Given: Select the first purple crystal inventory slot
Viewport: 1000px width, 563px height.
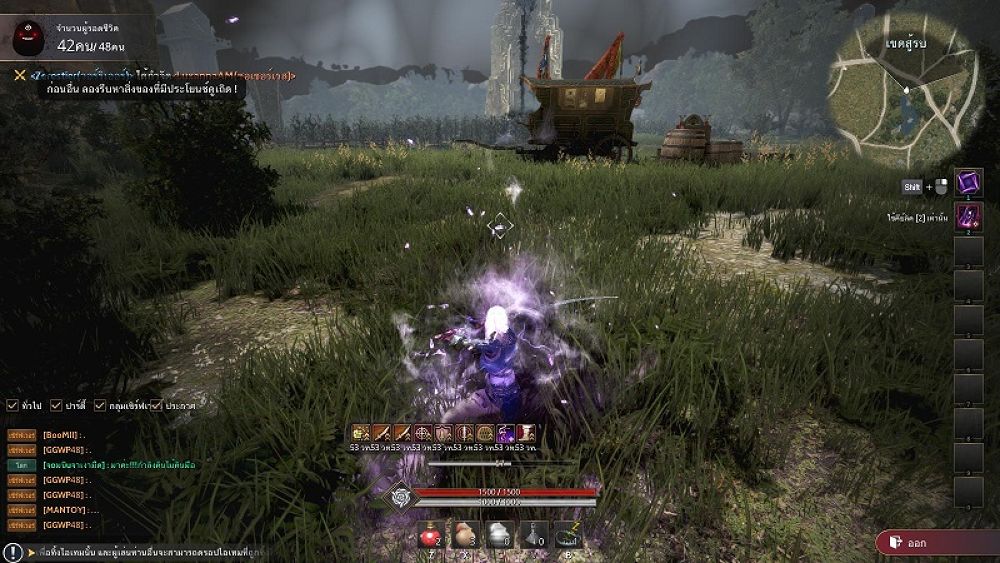Looking at the screenshot, I should pos(968,183).
